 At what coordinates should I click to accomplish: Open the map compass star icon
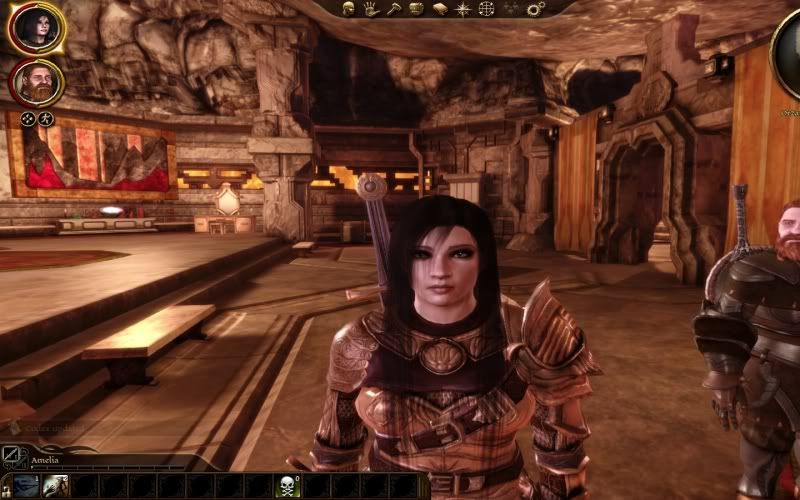[x=463, y=9]
